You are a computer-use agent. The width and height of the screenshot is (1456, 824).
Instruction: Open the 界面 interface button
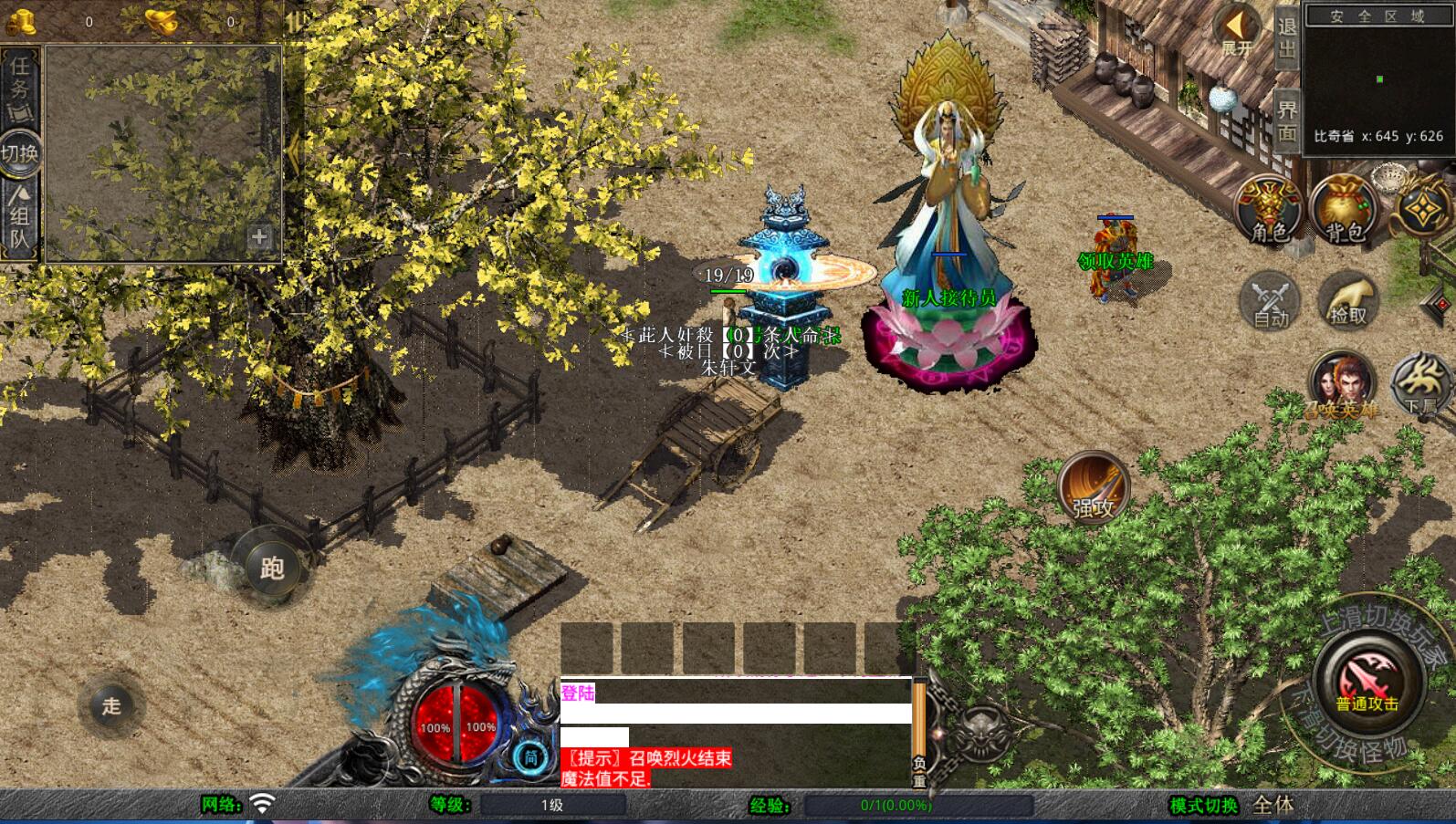(1287, 120)
